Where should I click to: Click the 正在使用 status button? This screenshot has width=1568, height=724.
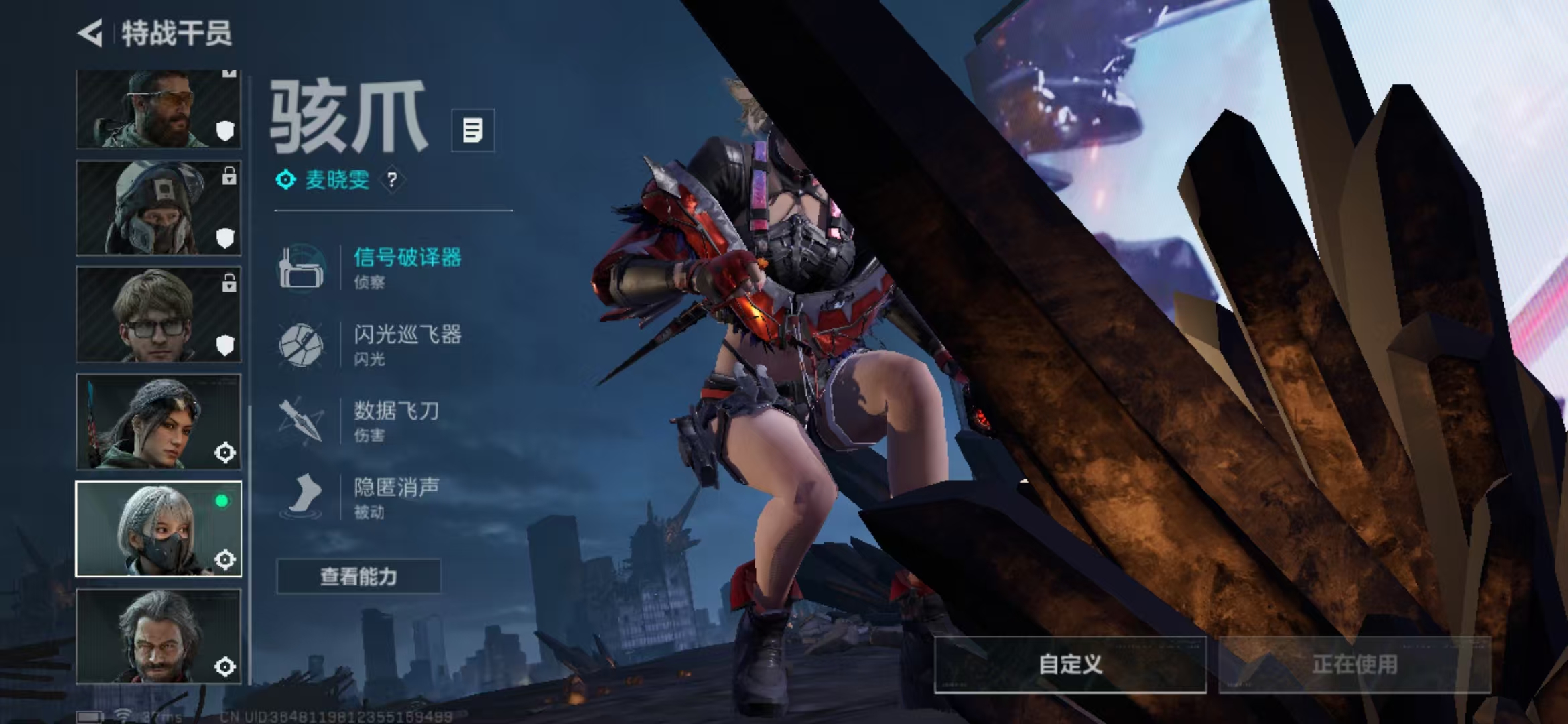click(x=1354, y=664)
